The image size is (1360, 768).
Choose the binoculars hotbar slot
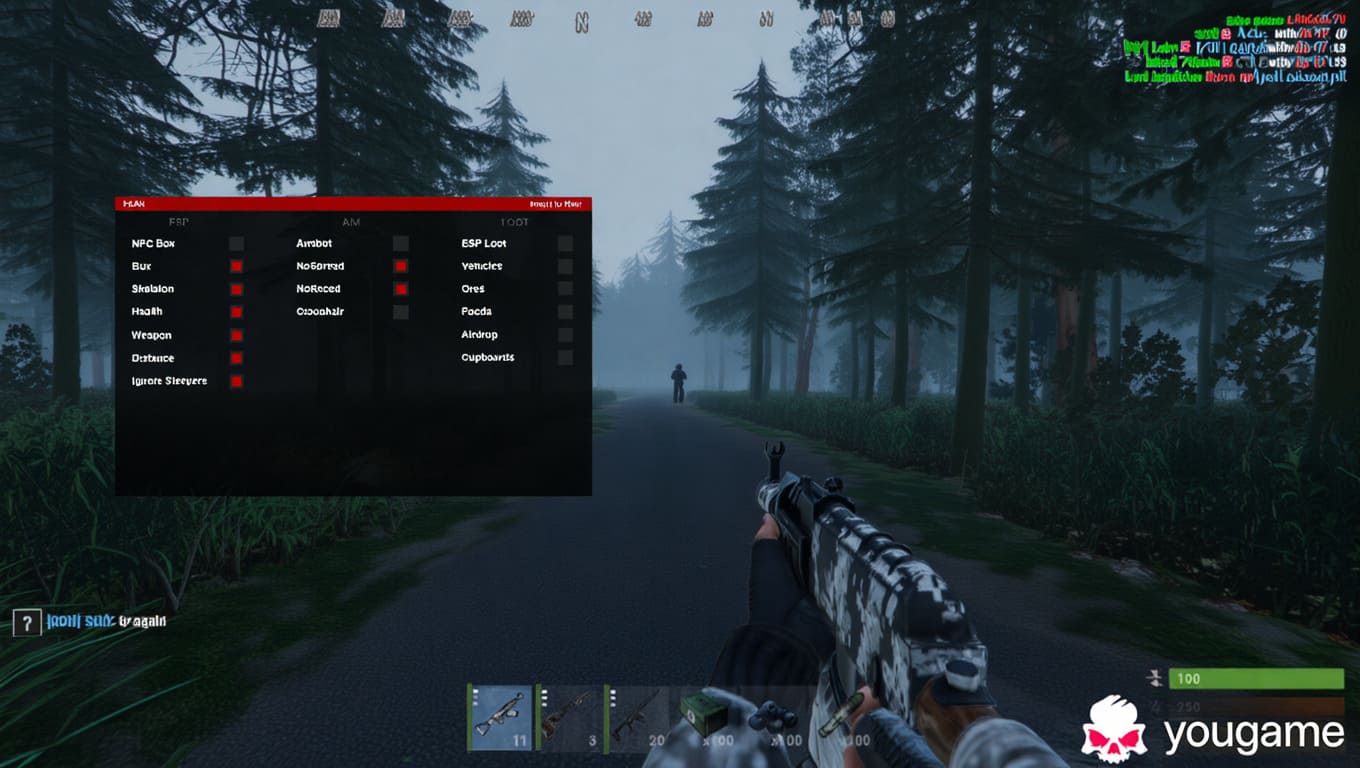[x=773, y=717]
